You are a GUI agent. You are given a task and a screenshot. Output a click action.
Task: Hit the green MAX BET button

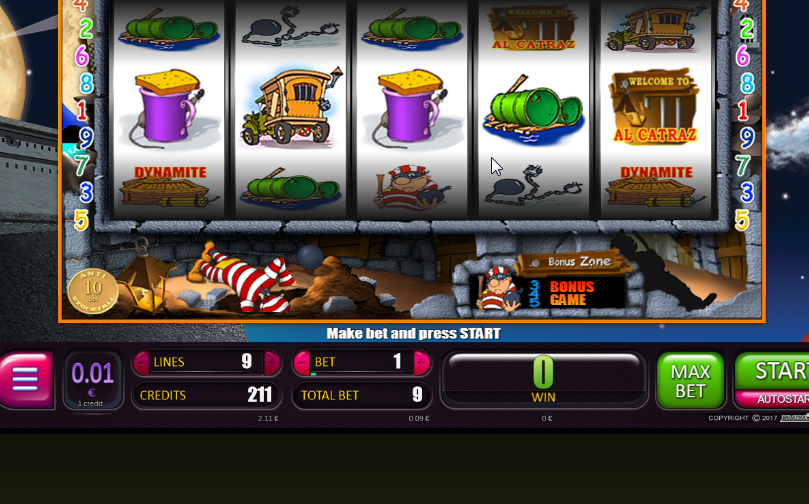point(690,380)
